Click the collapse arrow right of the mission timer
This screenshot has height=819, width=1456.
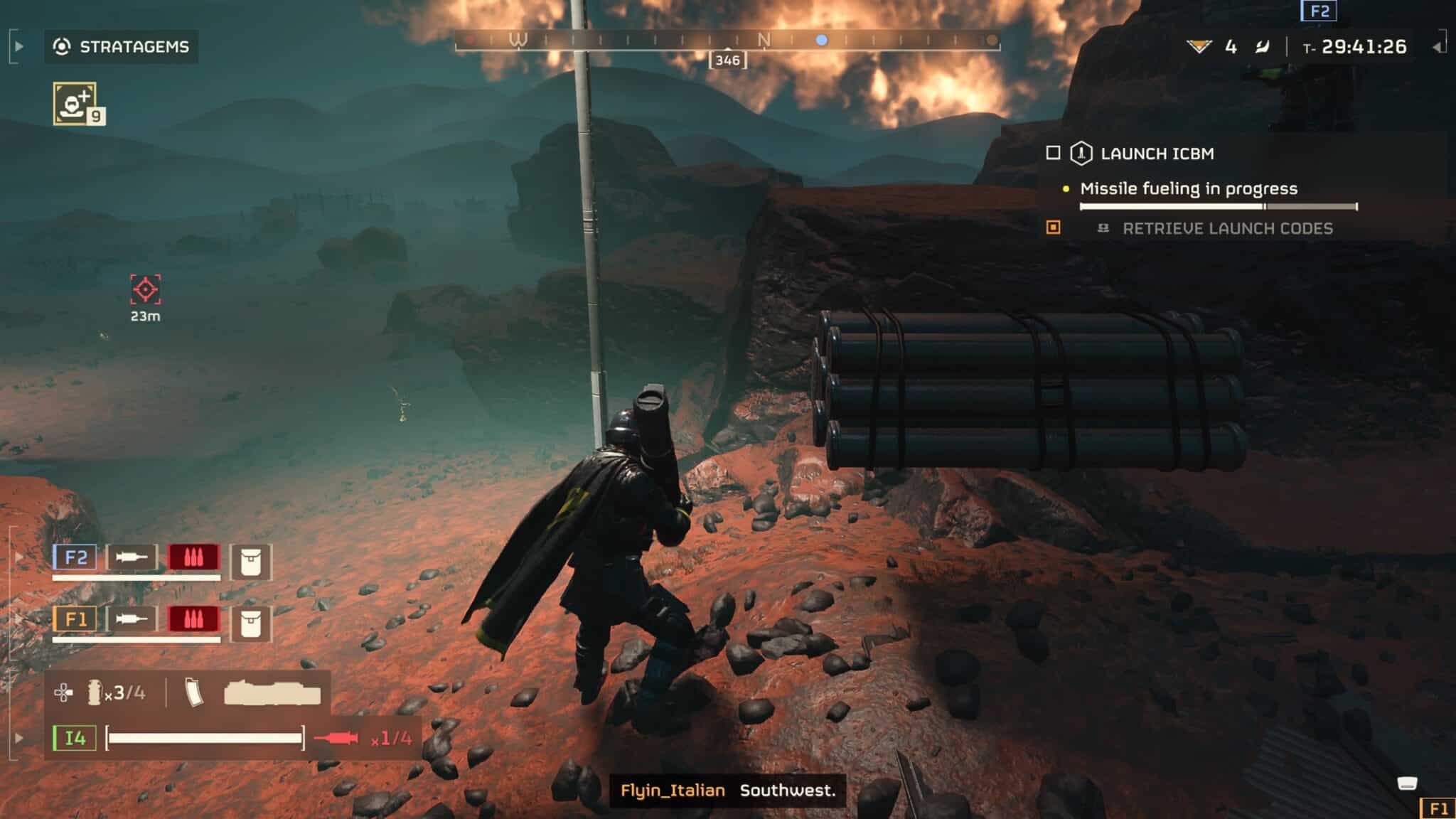tap(1438, 46)
